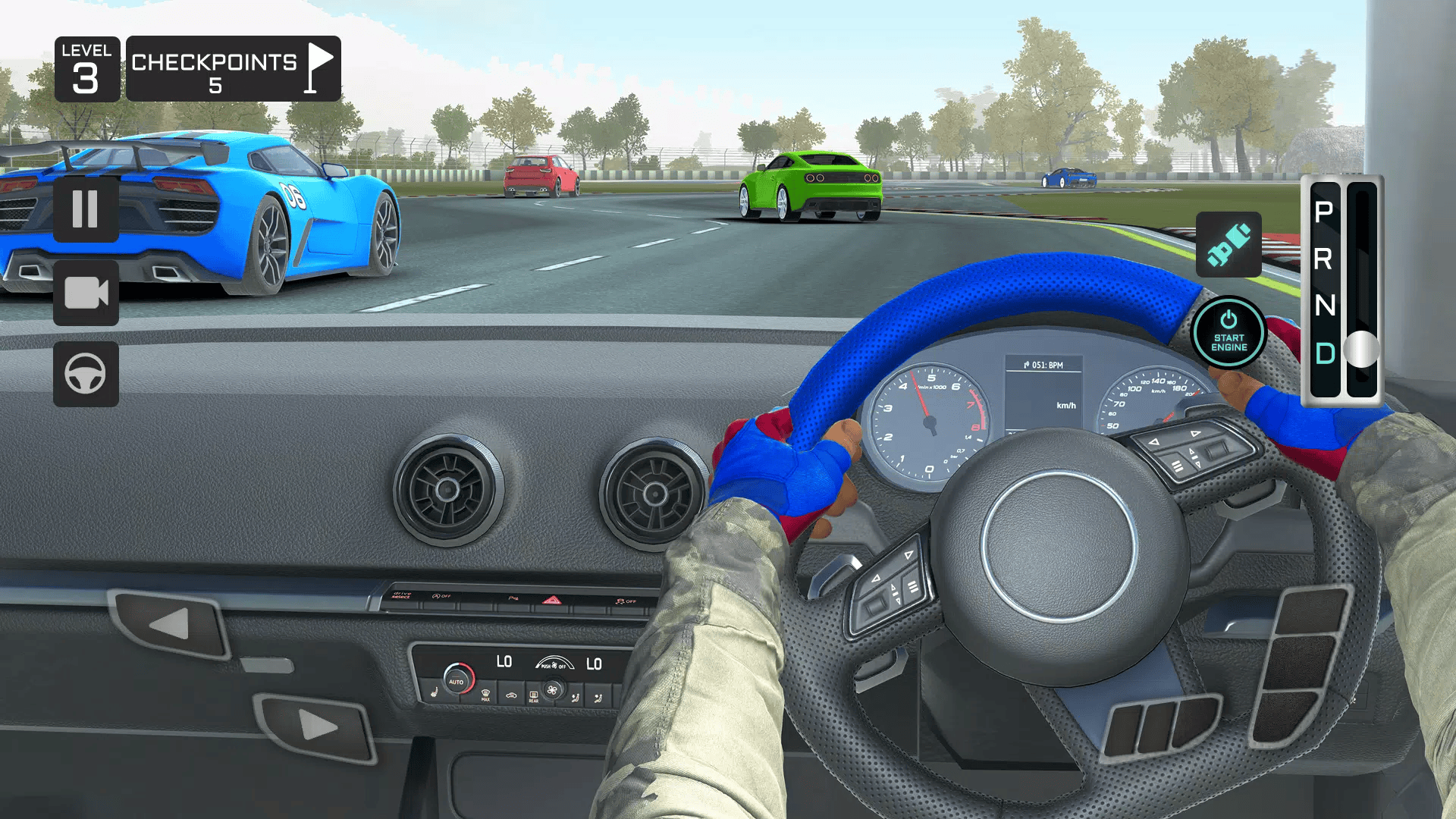Switch the camera view
1456x819 pixels.
coord(86,293)
